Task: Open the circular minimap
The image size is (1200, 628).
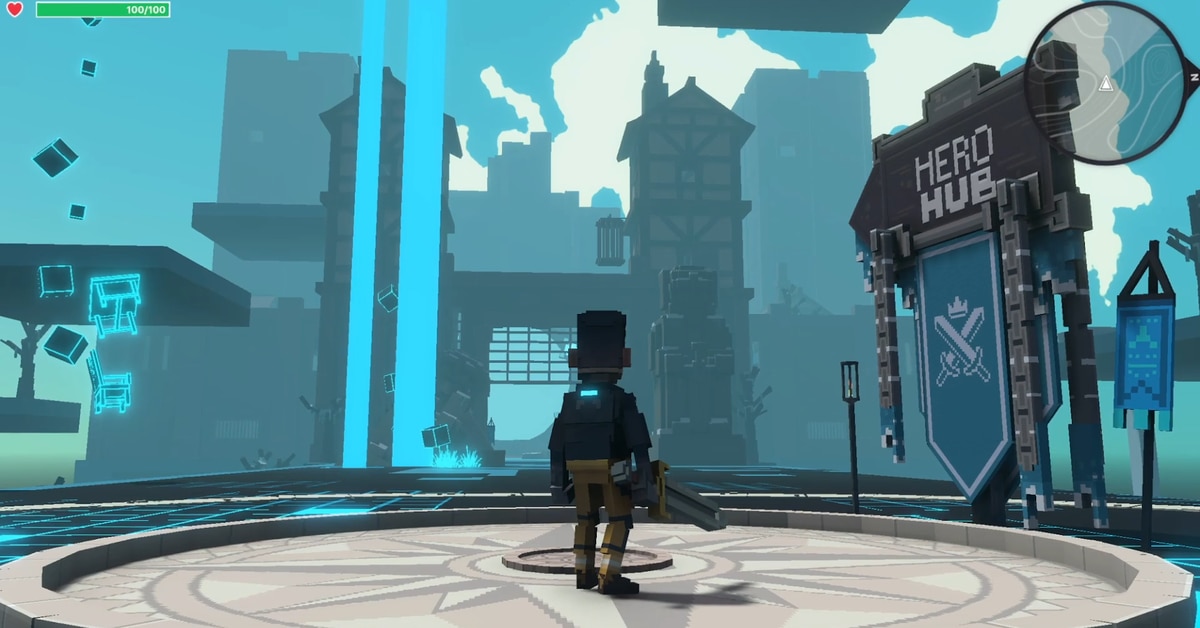Action: pos(1105,82)
